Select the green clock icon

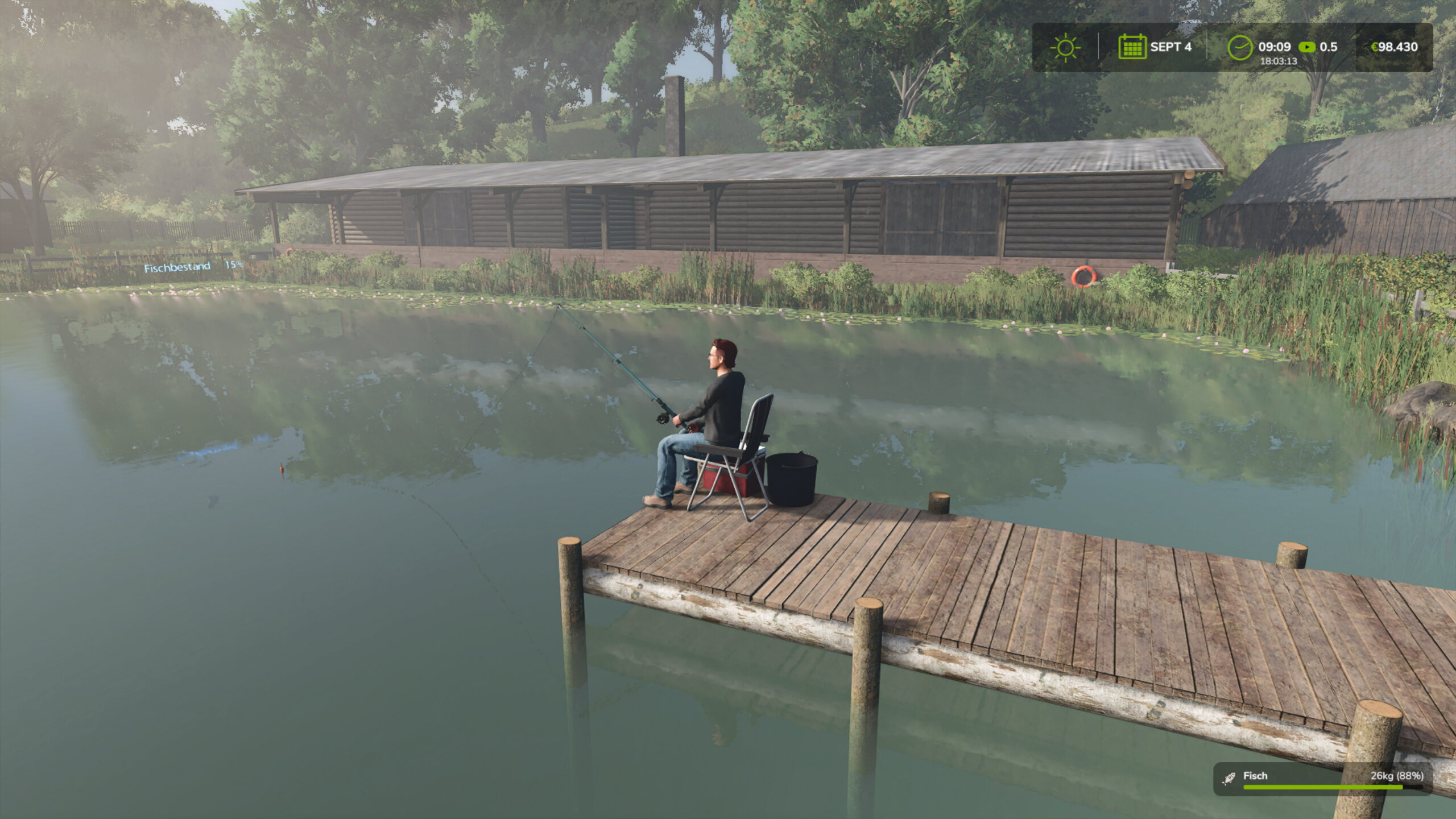click(1240, 47)
